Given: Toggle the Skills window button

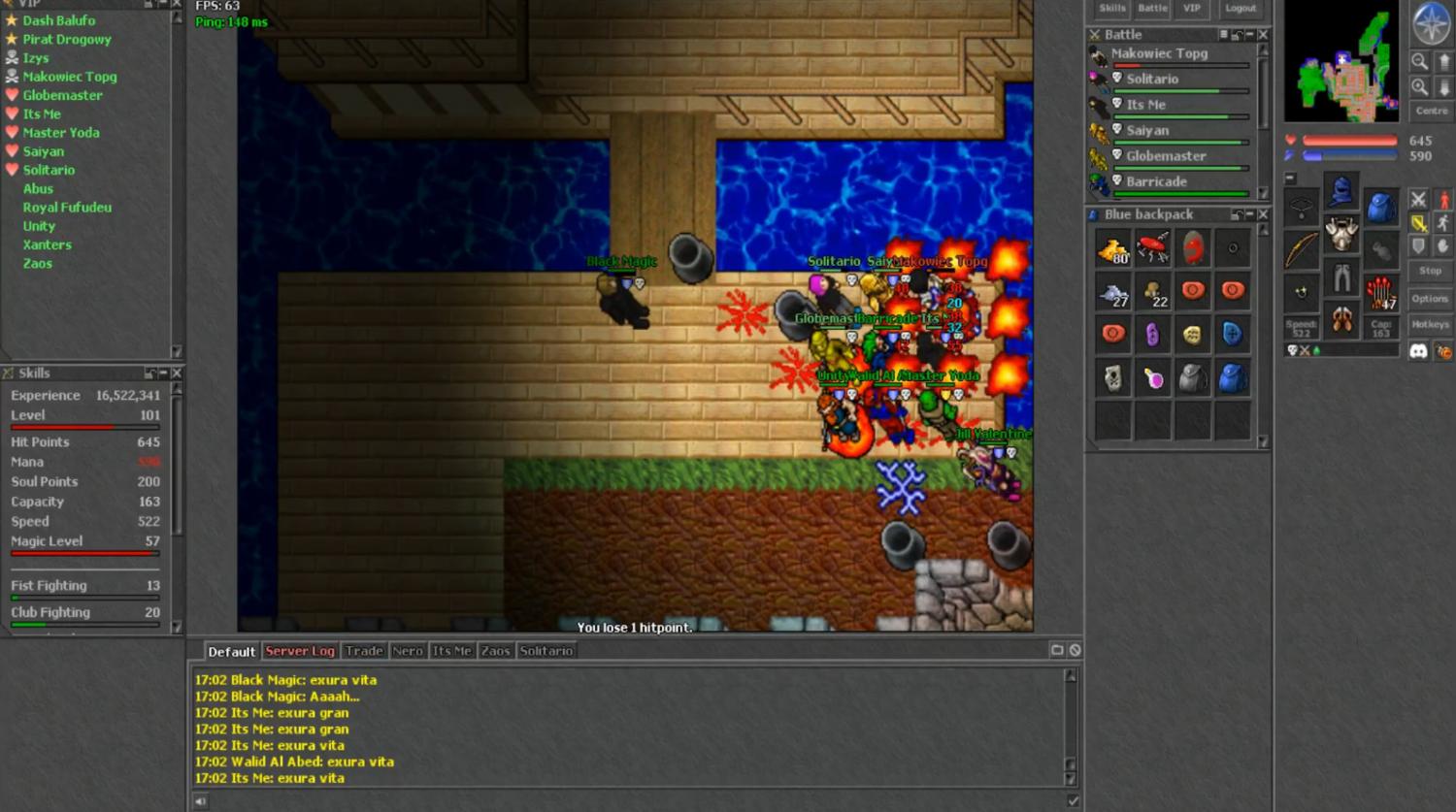Looking at the screenshot, I should tap(1111, 9).
